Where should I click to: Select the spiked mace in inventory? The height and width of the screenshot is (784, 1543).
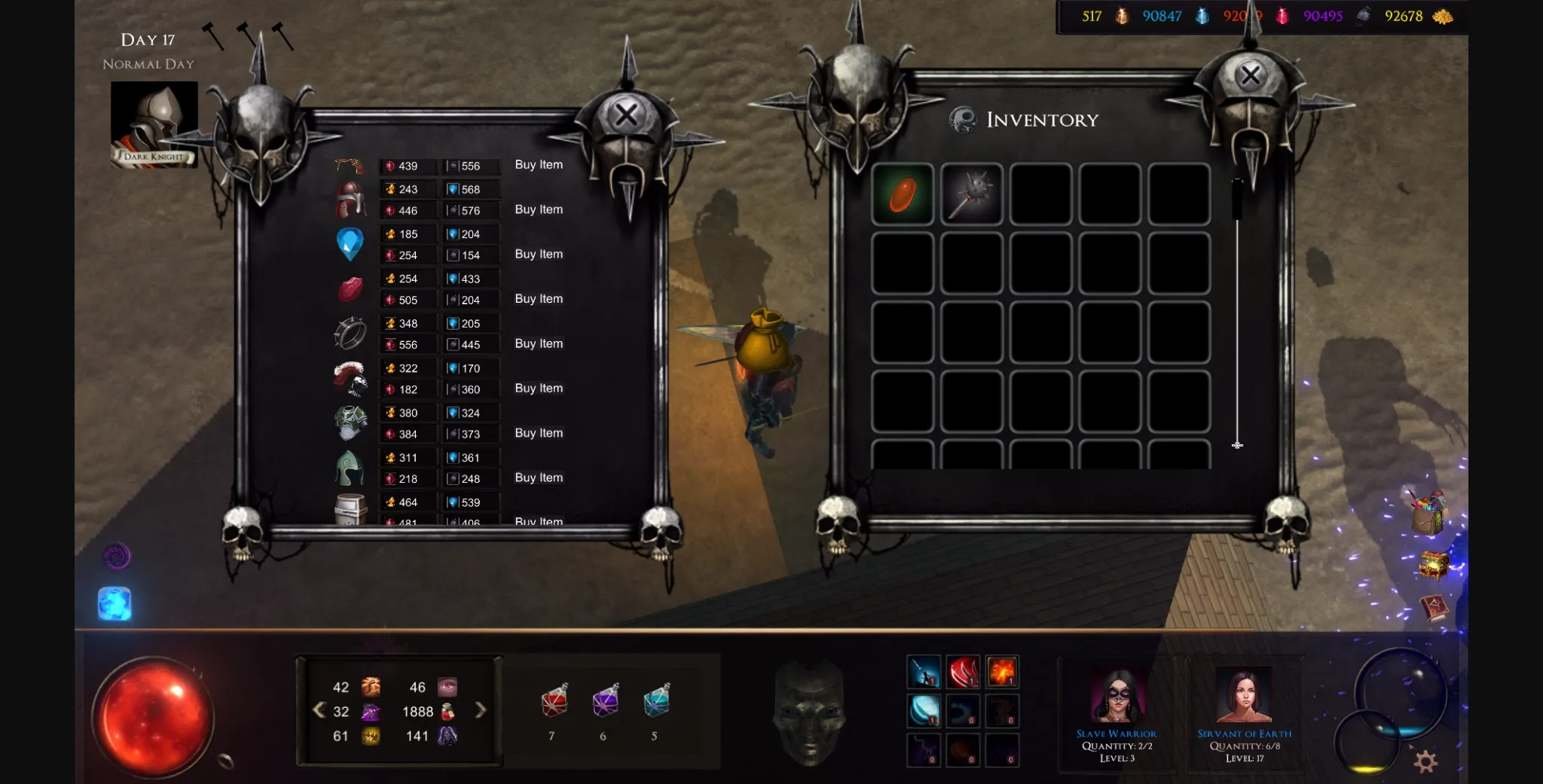coord(972,194)
